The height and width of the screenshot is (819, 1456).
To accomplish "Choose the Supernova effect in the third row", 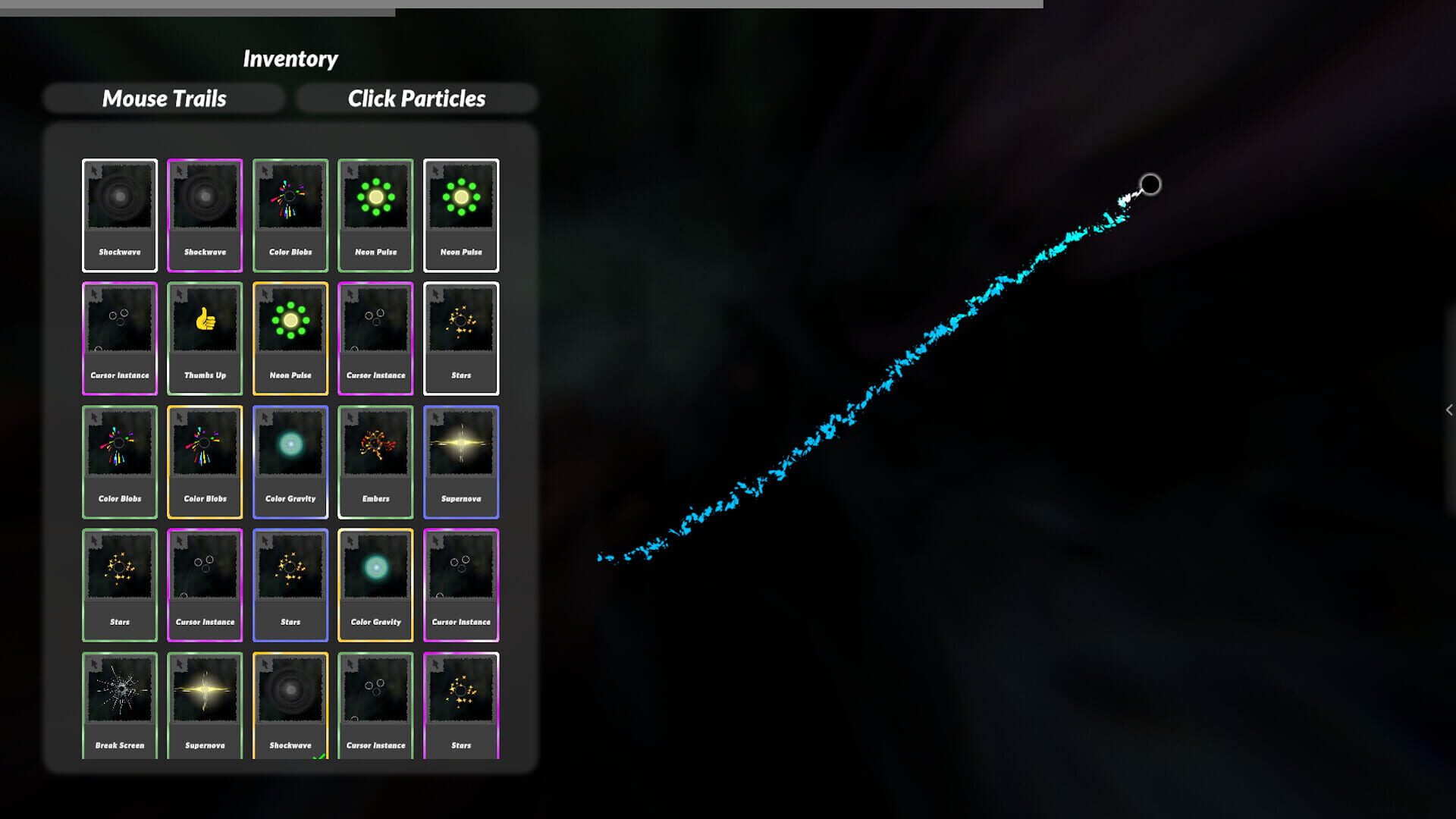I will [461, 461].
